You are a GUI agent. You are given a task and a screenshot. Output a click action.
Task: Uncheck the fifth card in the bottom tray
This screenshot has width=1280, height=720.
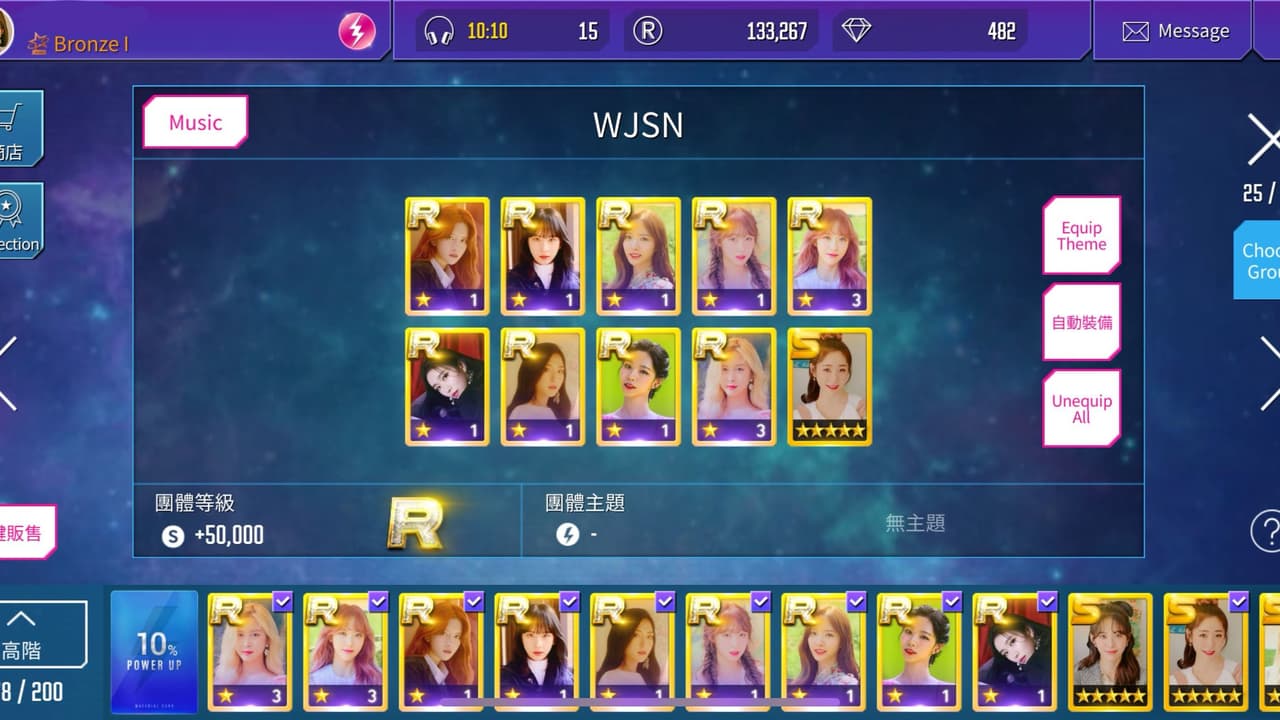pyautogui.click(x=665, y=601)
